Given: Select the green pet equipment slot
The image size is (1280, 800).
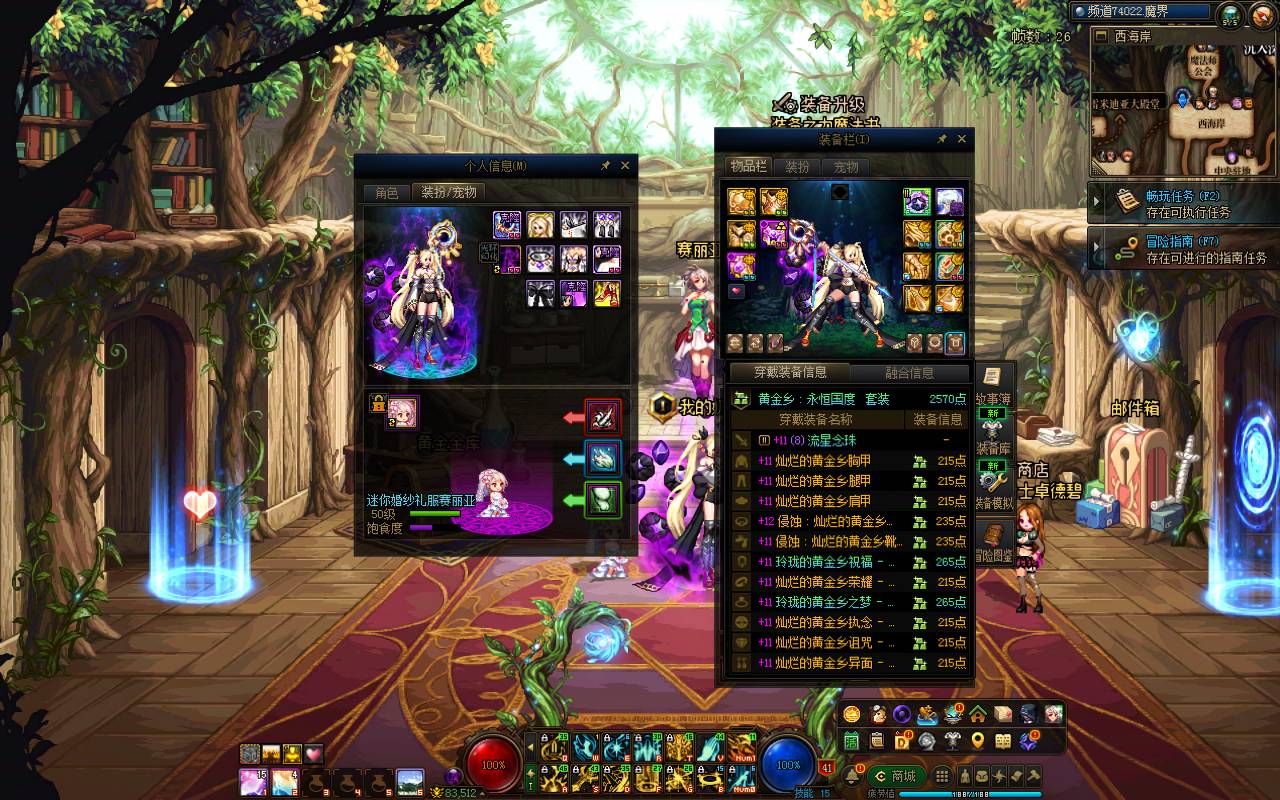Looking at the screenshot, I should [603, 500].
